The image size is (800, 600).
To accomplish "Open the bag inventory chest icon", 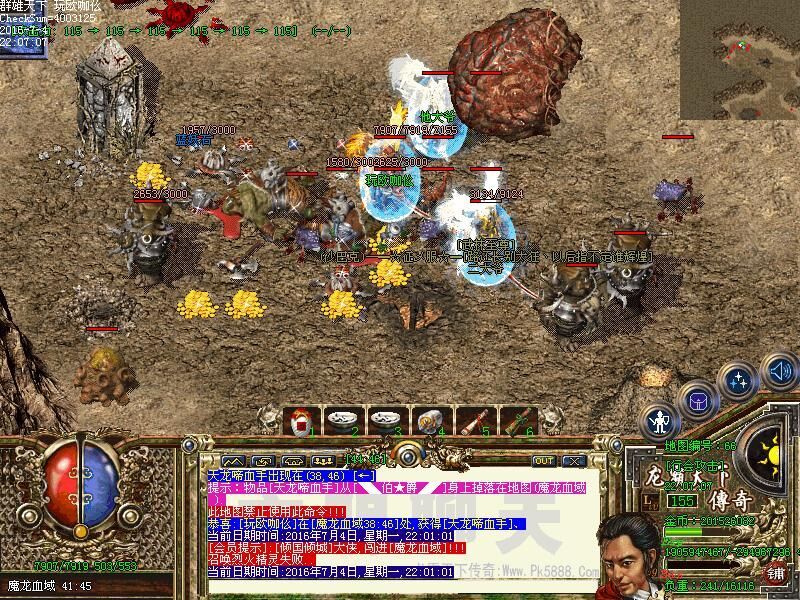I will [x=698, y=400].
